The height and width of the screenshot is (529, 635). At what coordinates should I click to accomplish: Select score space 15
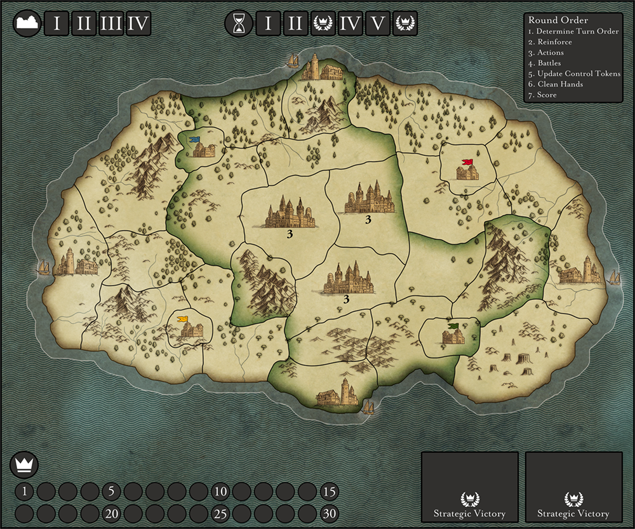[x=330, y=491]
